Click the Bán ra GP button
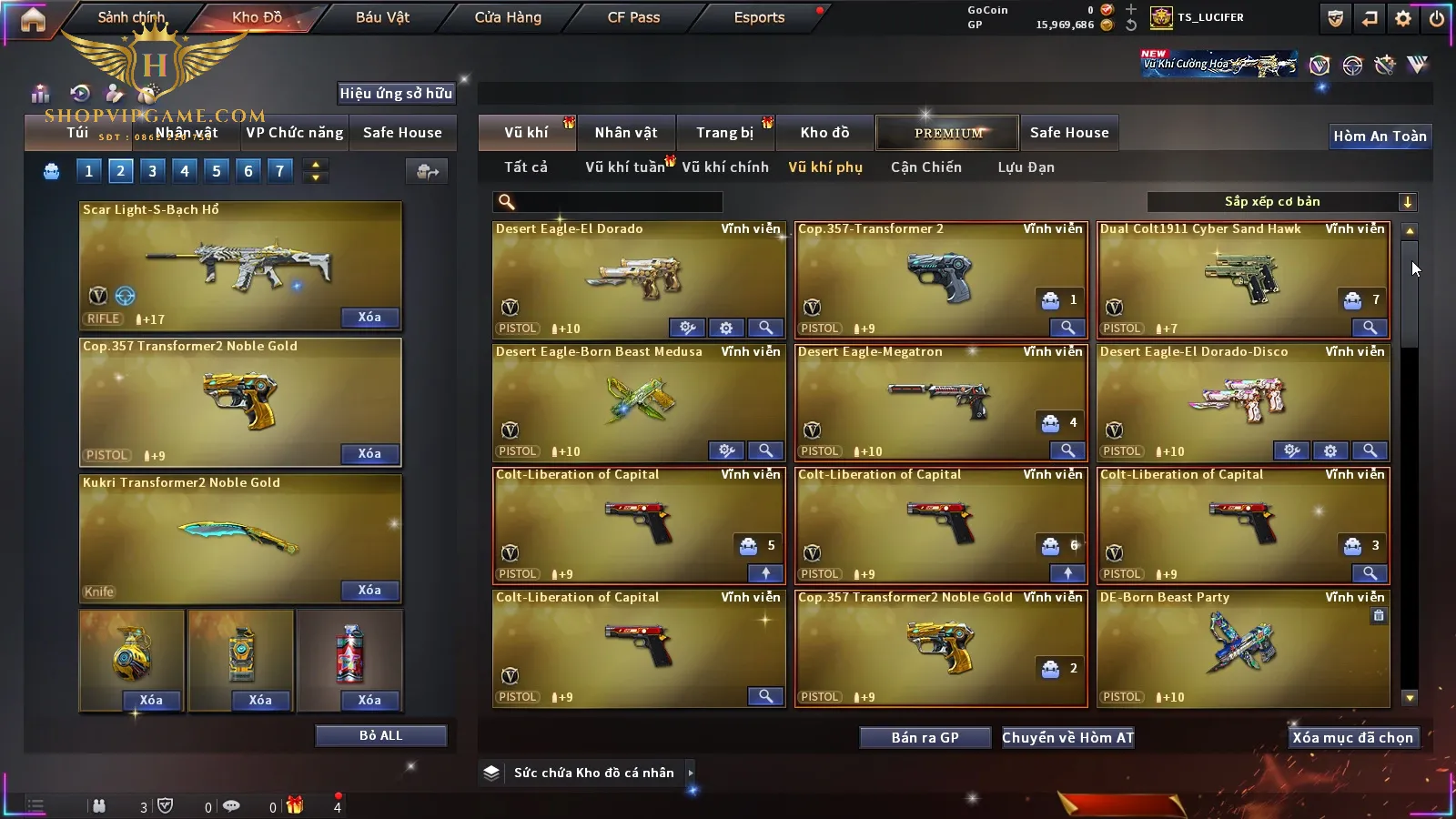Screen dimensions: 1456x819 point(925,738)
